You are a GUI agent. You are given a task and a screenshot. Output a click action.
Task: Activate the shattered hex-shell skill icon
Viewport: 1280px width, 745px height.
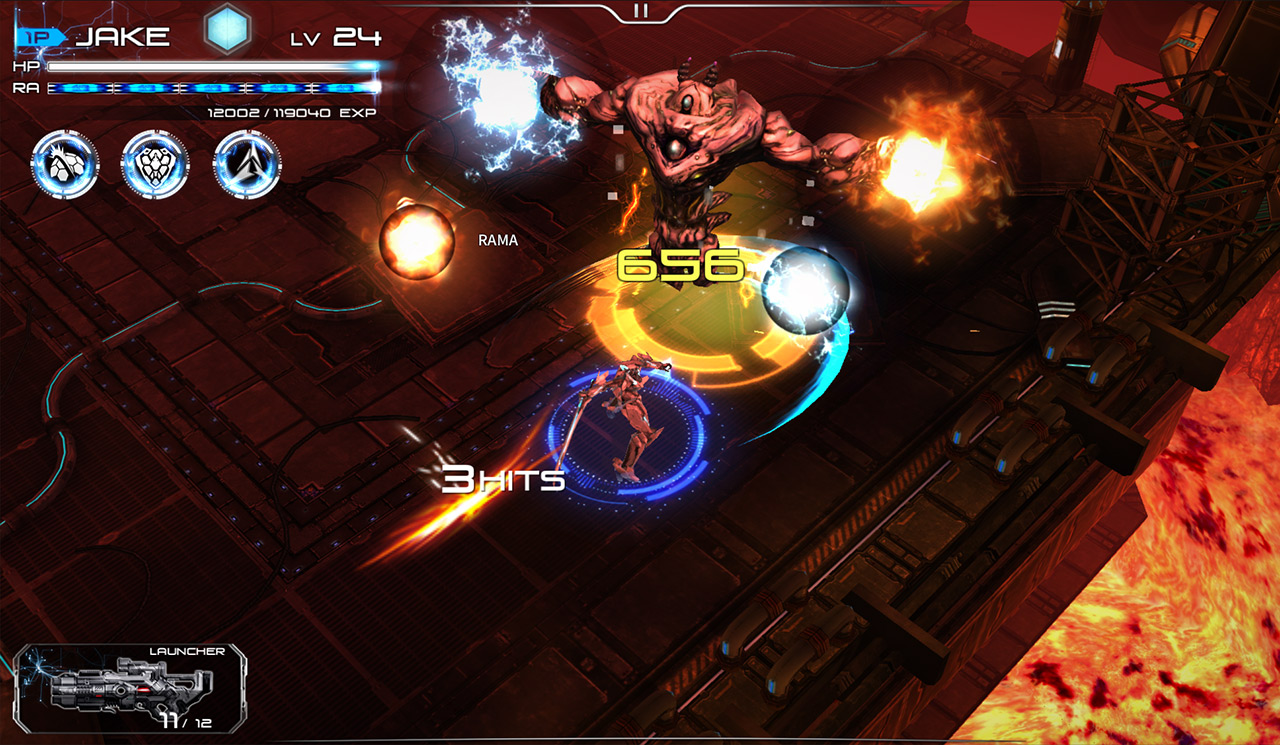pos(65,164)
